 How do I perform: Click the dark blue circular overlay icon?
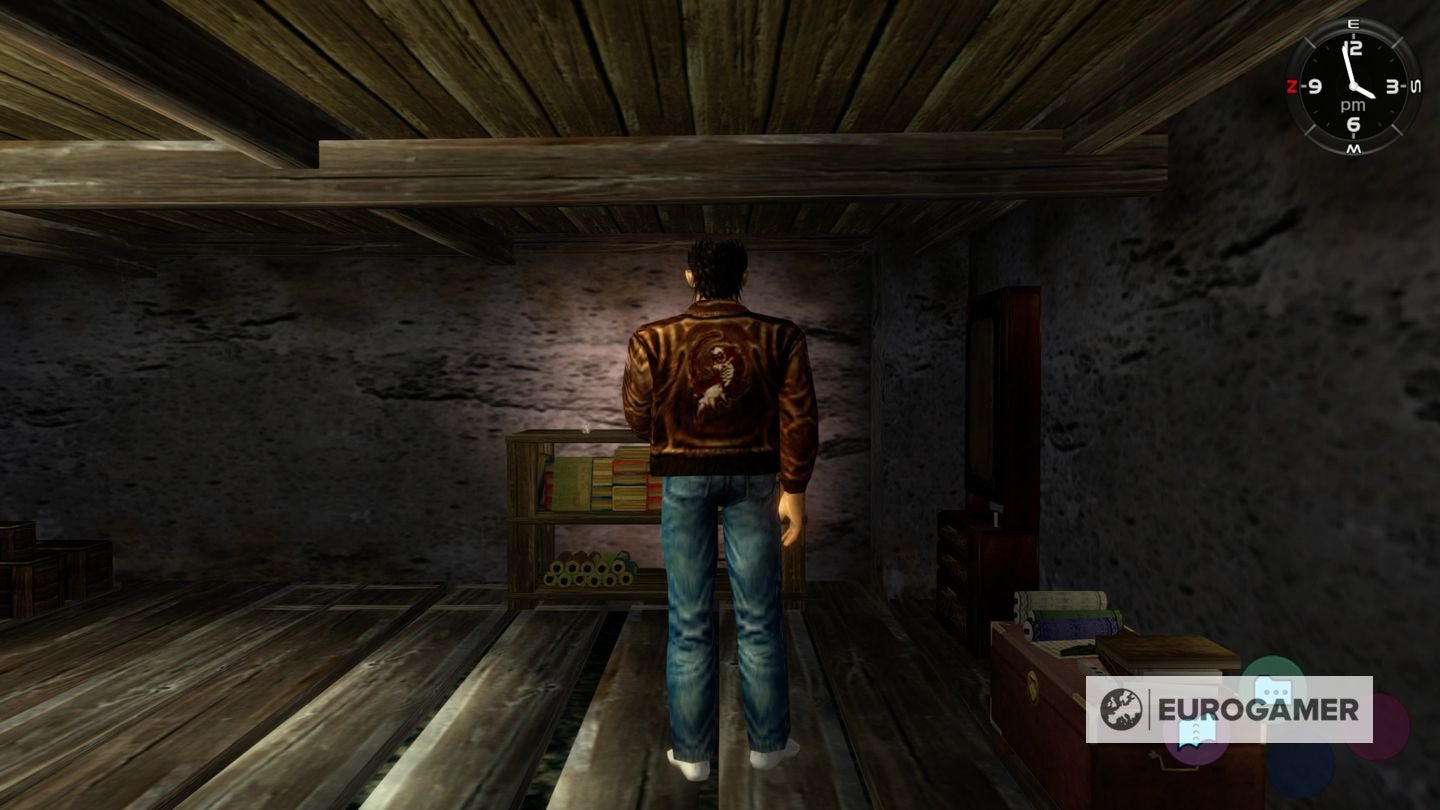(x=1300, y=770)
